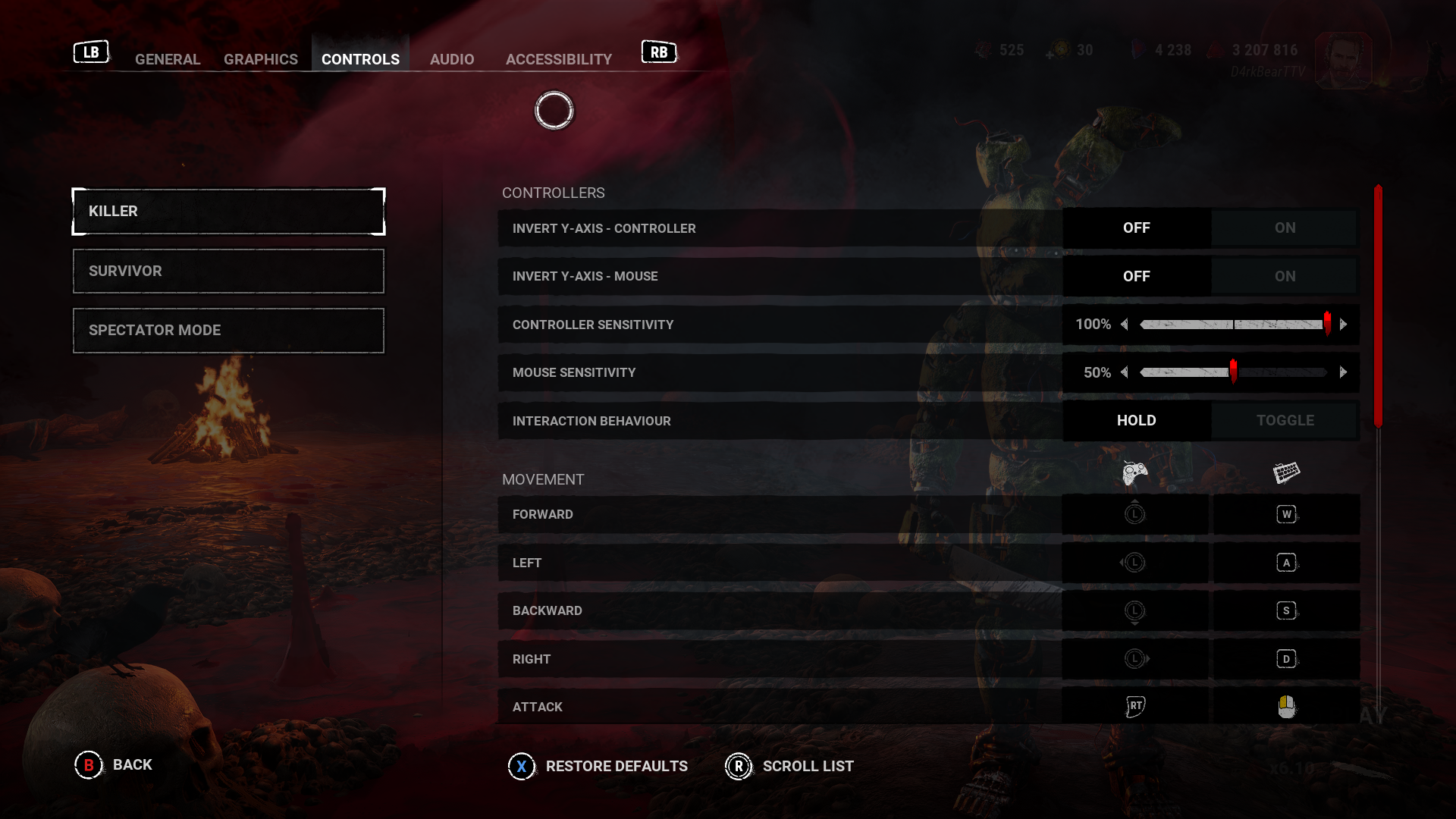Screen dimensions: 1456x819
Task: Open the Graphics settings tab
Action: (x=261, y=59)
